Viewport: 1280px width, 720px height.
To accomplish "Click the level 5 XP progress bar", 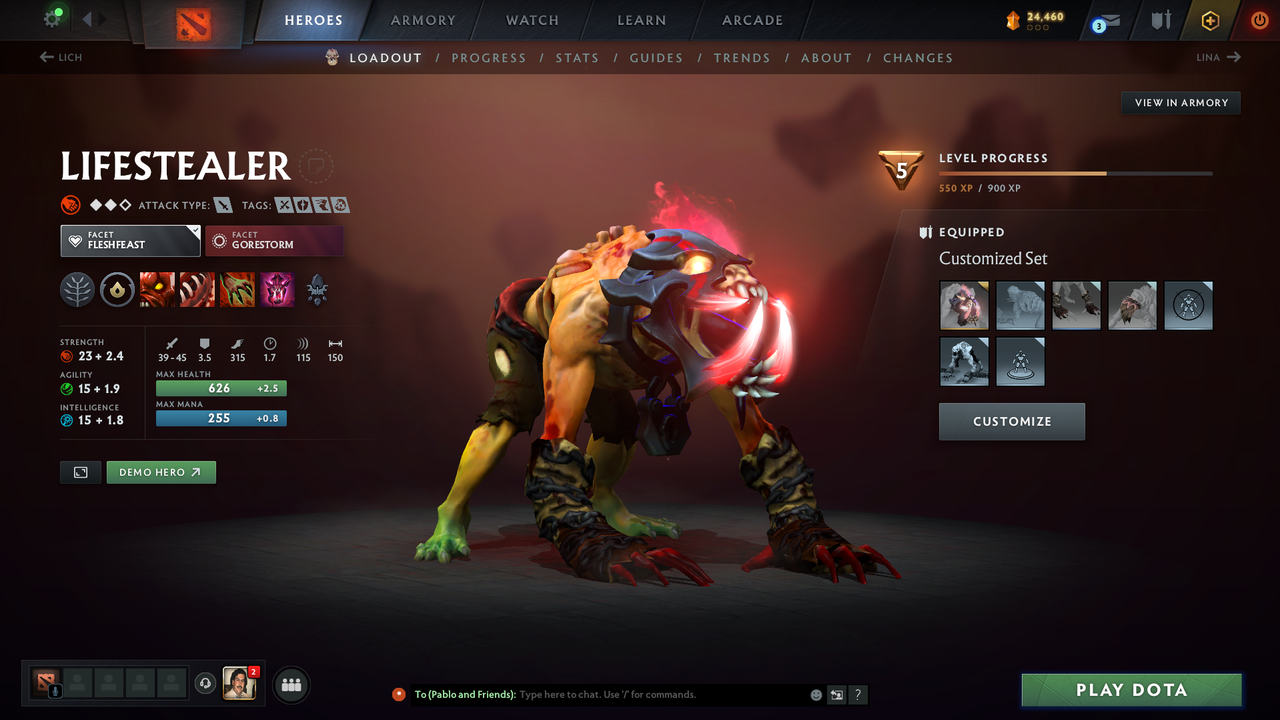I will pos(1075,172).
